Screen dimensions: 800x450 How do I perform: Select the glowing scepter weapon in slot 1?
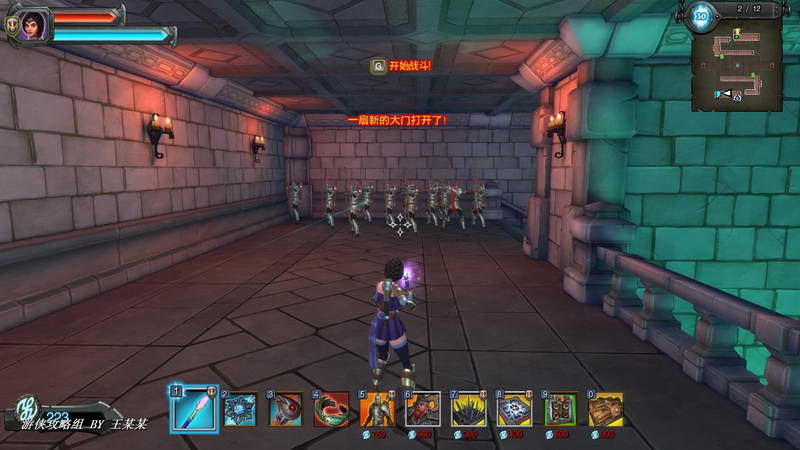(x=194, y=408)
